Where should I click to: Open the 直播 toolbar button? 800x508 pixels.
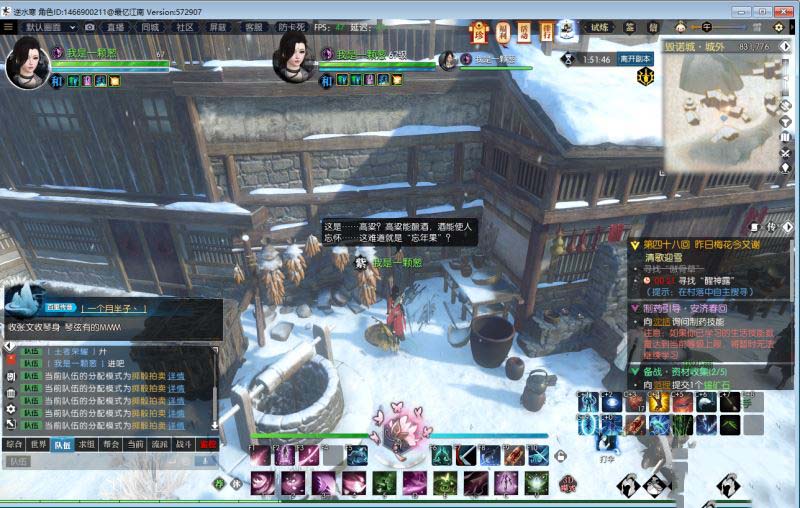click(x=116, y=27)
